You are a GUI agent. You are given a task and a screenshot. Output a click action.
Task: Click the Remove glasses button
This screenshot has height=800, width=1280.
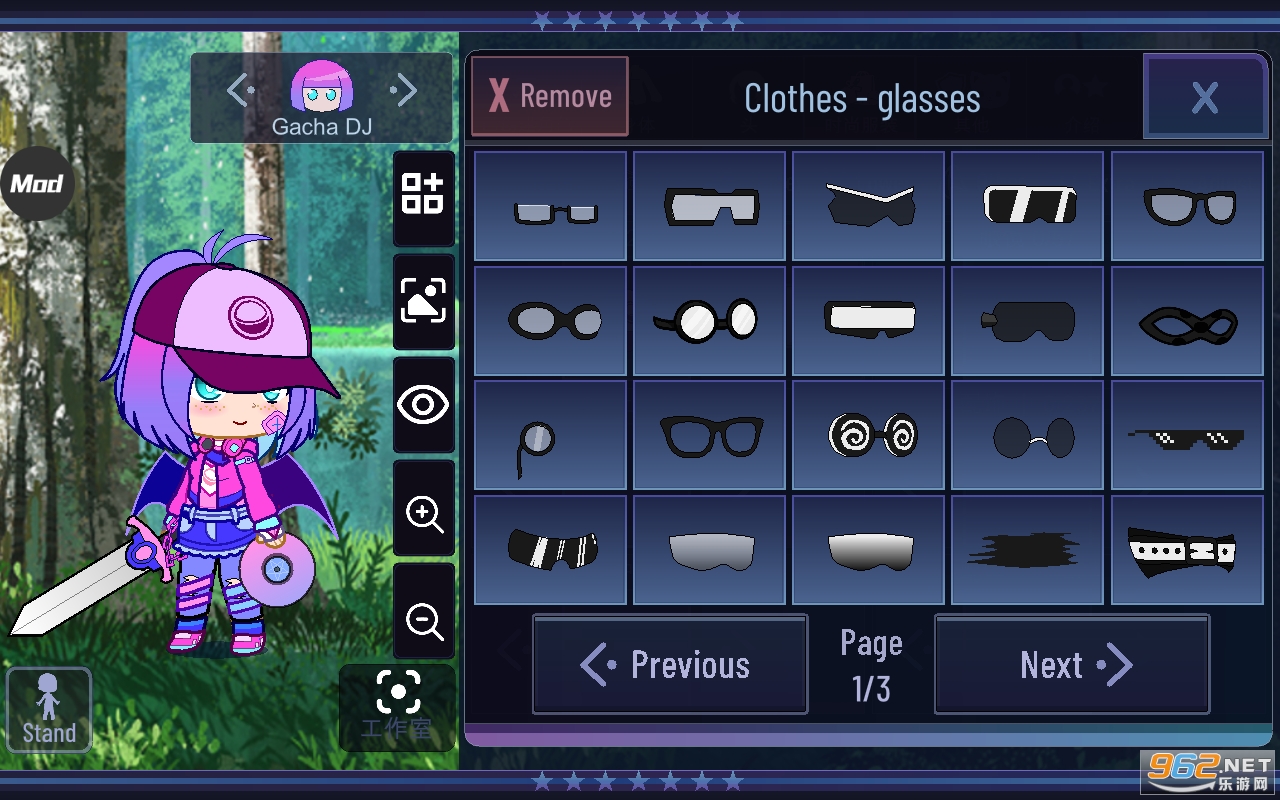tap(550, 96)
